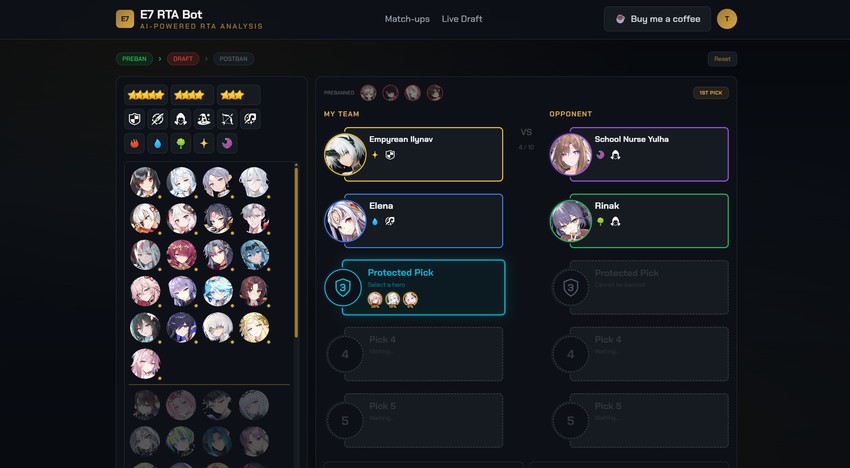Click the Buy me a coffee button

657,19
